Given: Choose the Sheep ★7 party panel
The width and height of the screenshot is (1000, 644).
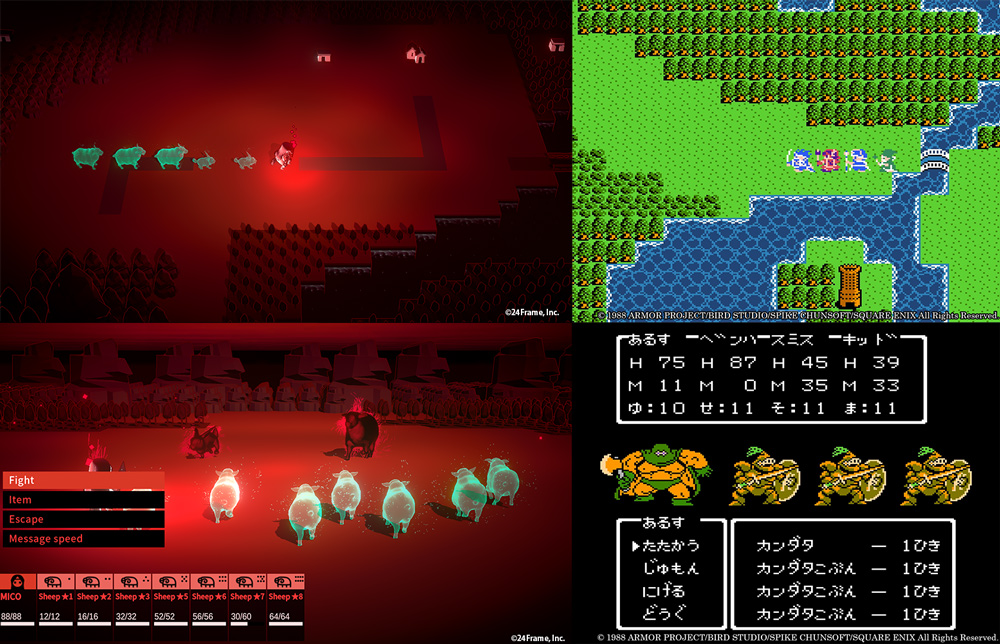Looking at the screenshot, I should 247,602.
